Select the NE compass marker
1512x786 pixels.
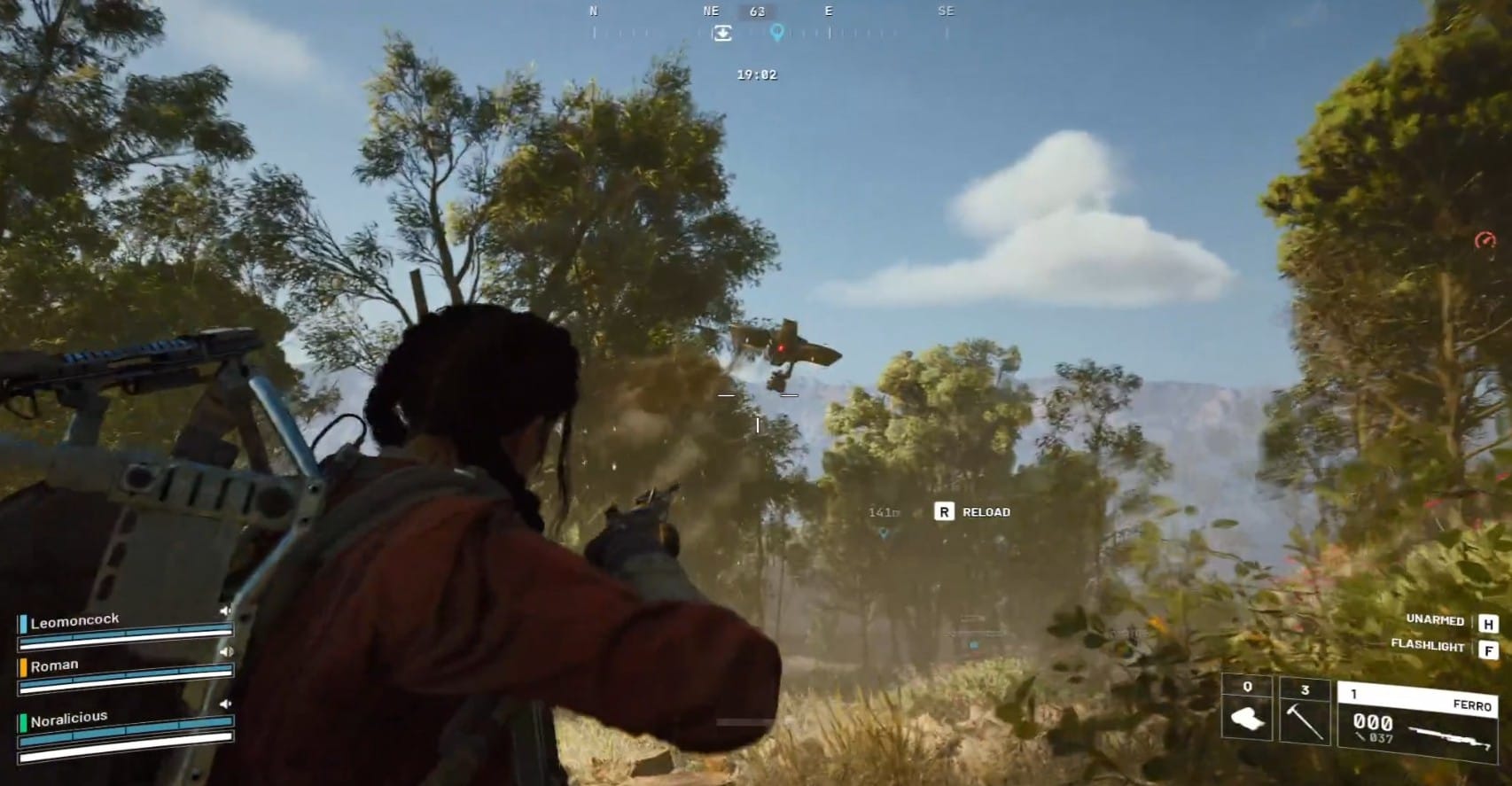pyautogui.click(x=709, y=11)
